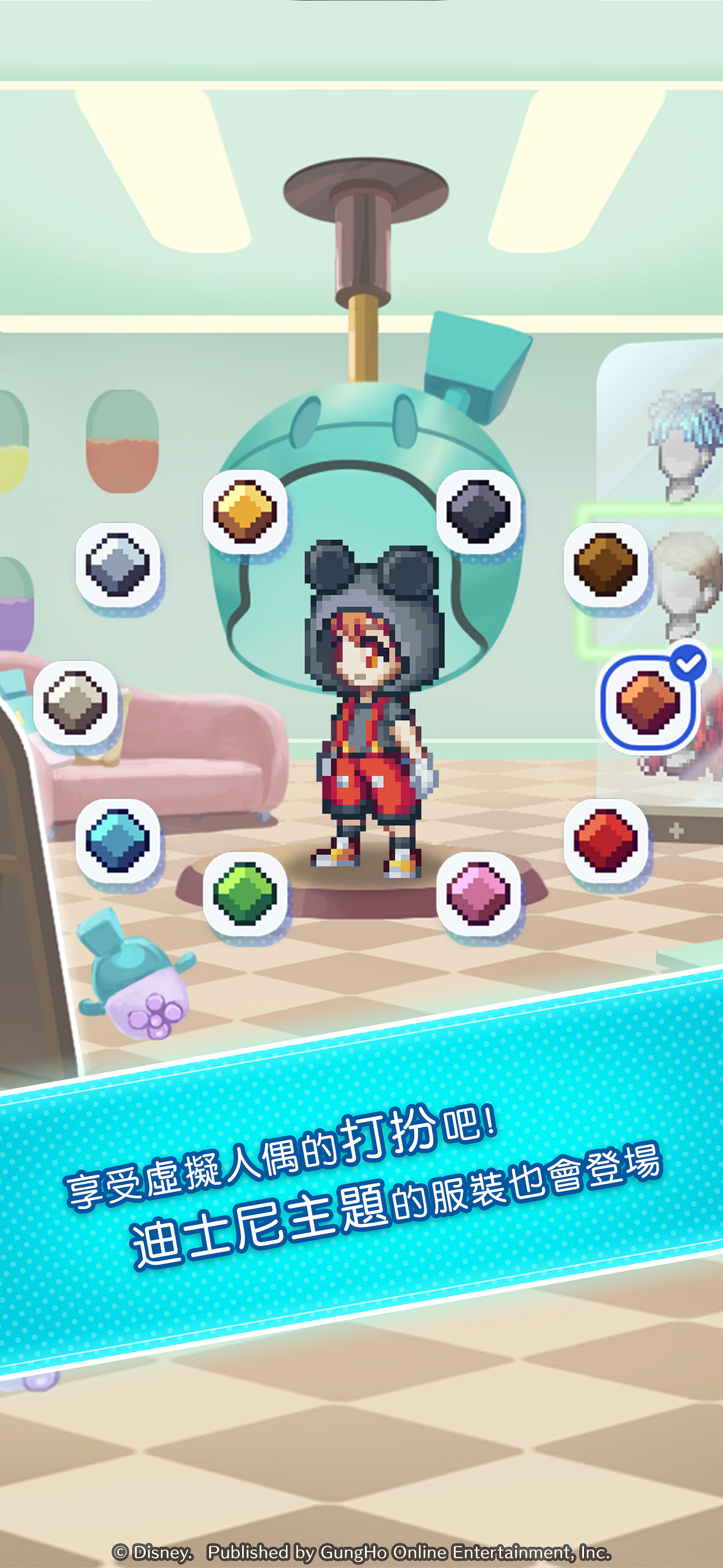Select the black hair color swatch
723x1568 pixels.
tap(479, 512)
